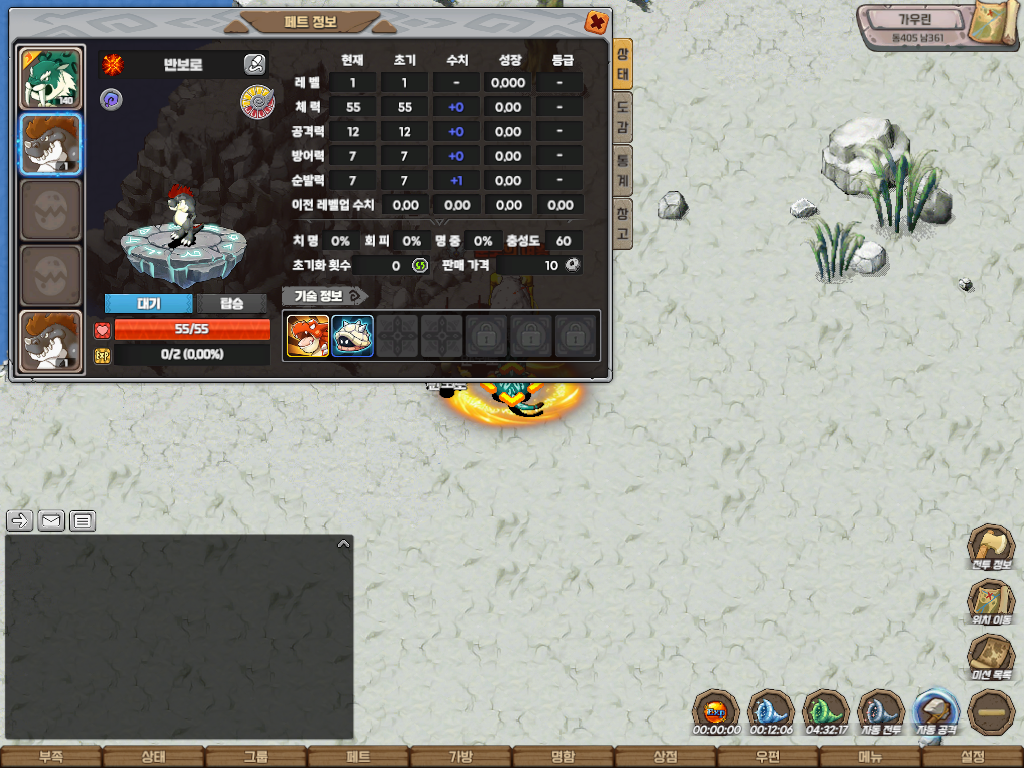The height and width of the screenshot is (768, 1024).
Task: Toggle 자동 전투 auto battle
Action: point(881,712)
